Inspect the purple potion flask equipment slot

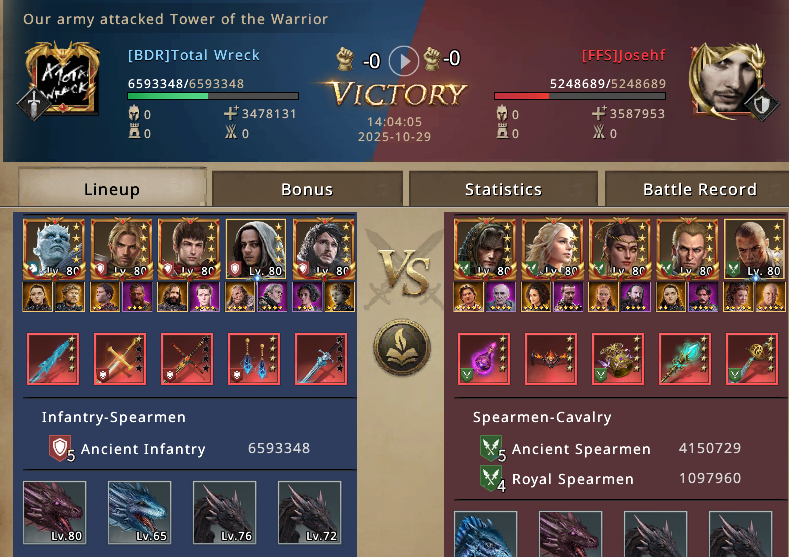click(484, 359)
